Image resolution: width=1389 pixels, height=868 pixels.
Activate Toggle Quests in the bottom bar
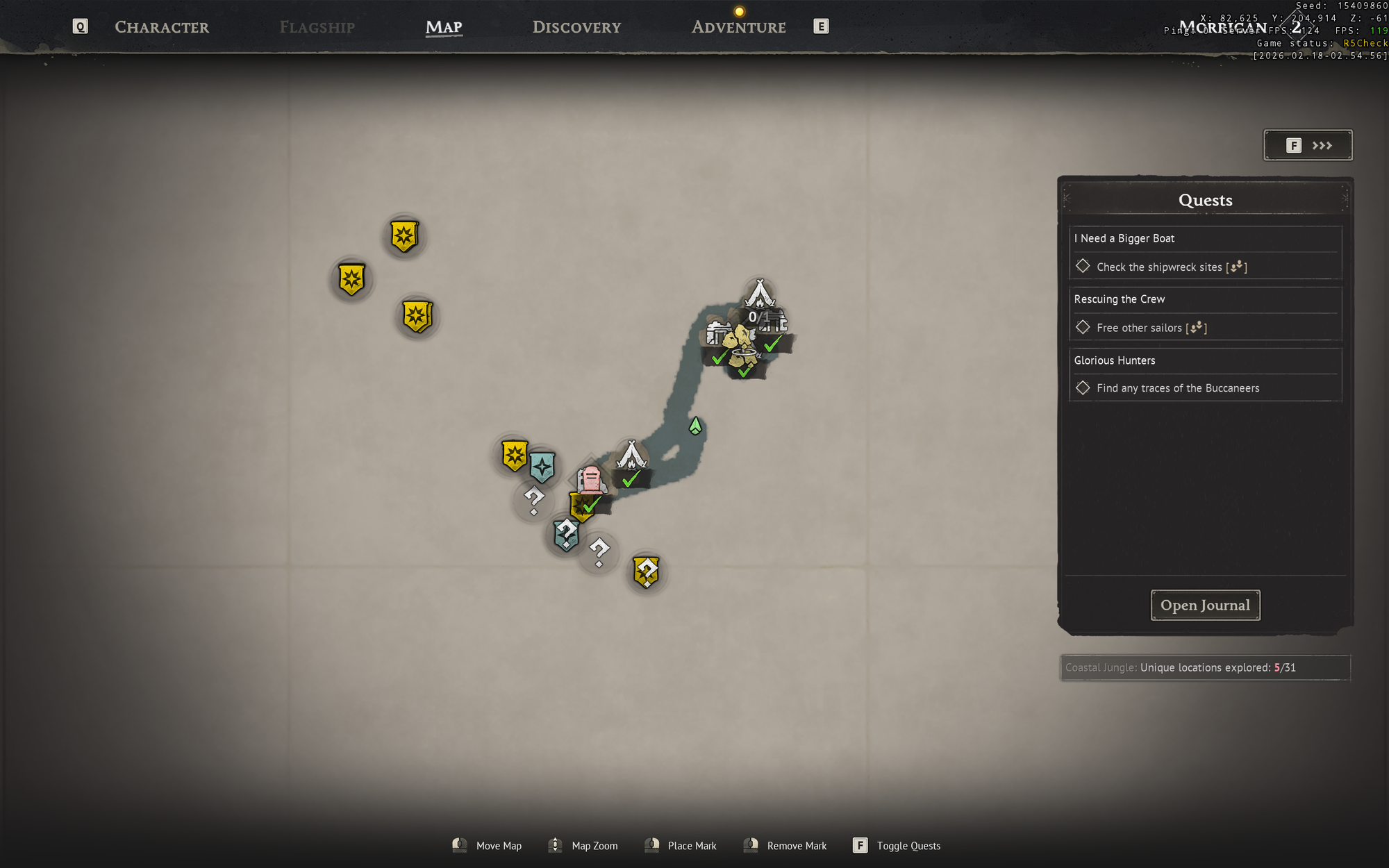pos(897,846)
